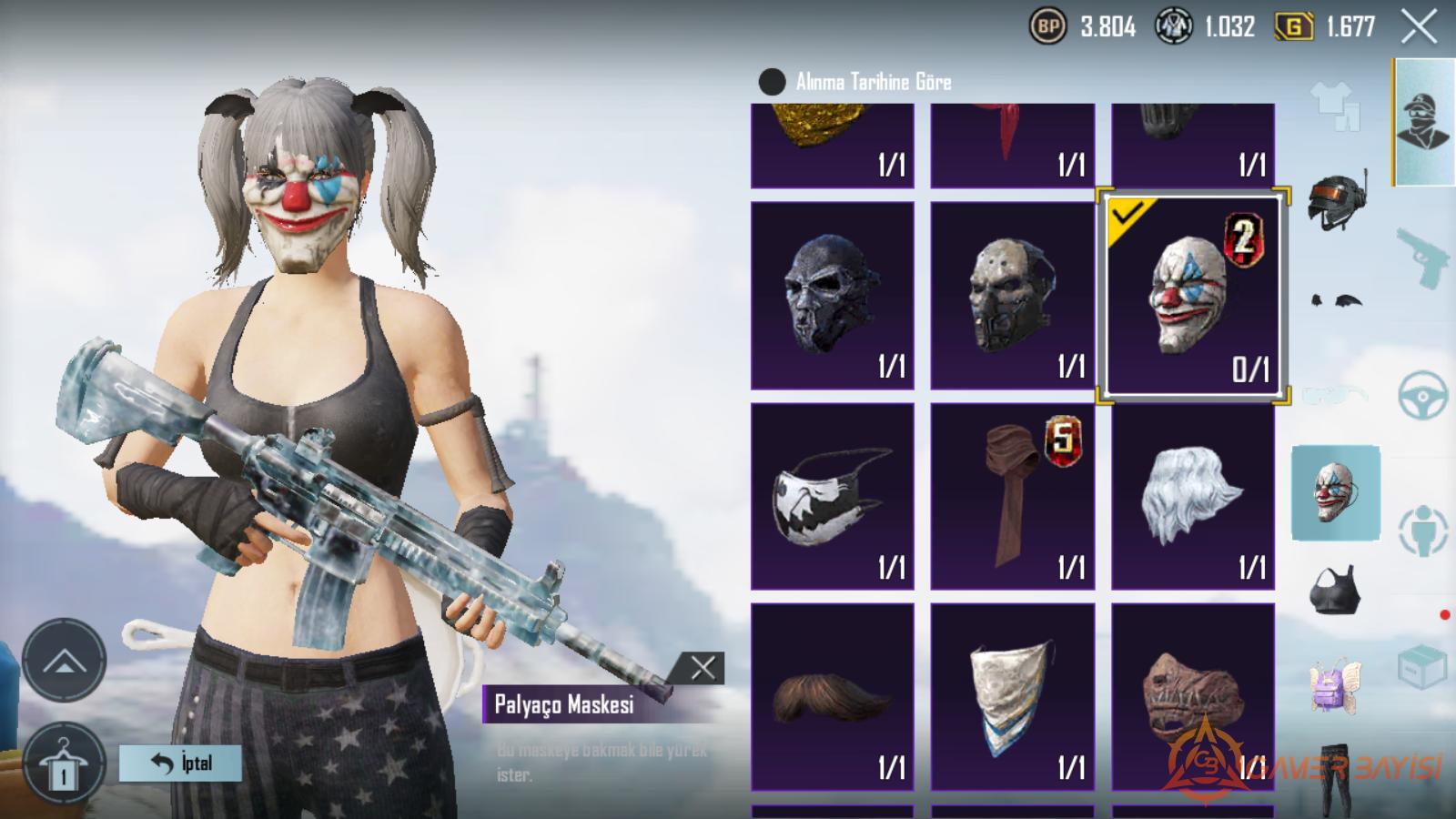Close the Palyaço Maskesi description popup
This screenshot has height=819, width=1456.
pyautogui.click(x=703, y=669)
